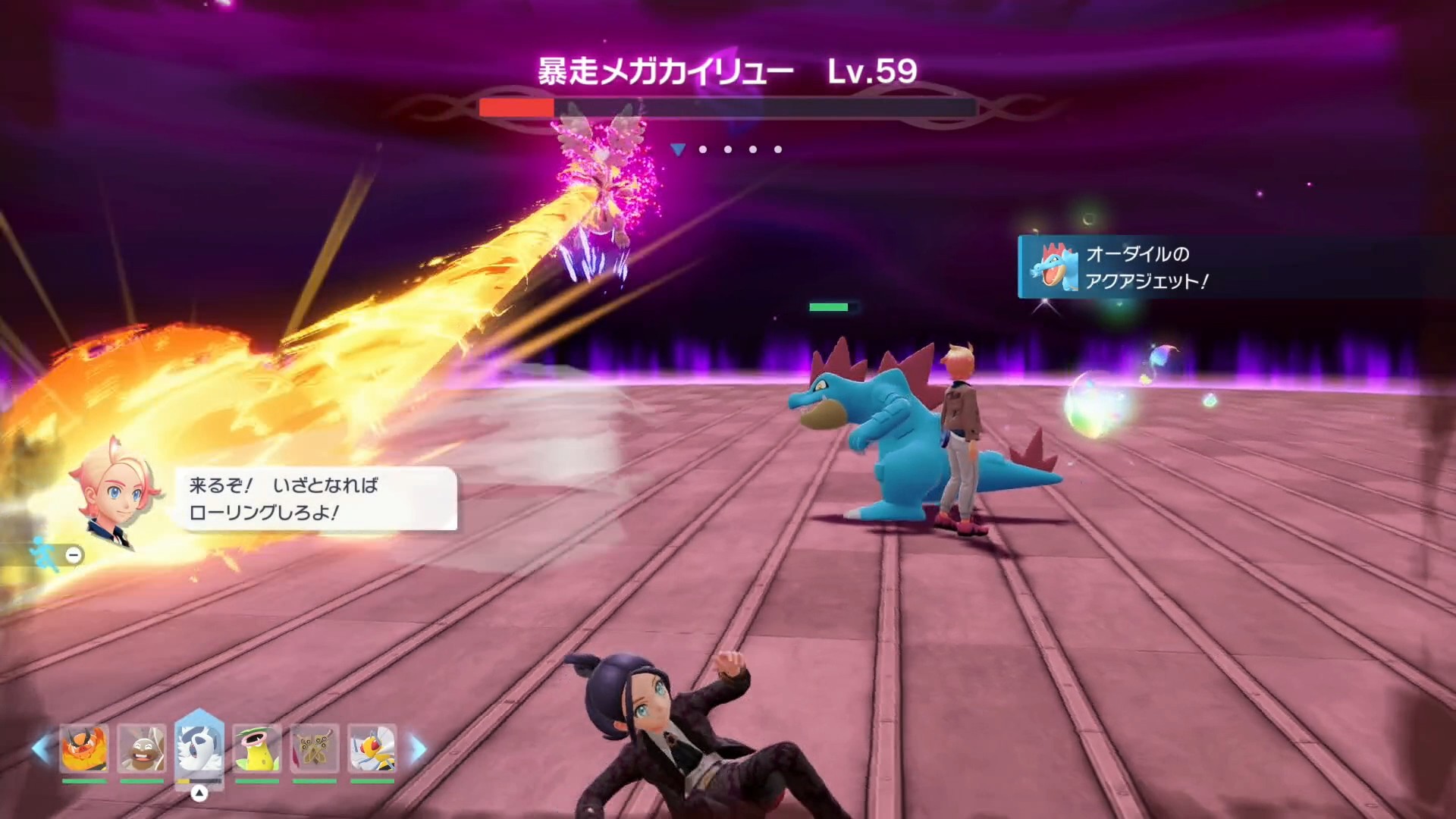Image resolution: width=1456 pixels, height=819 pixels.
Task: Click the blond ally's dialogue portrait
Action: 116,491
